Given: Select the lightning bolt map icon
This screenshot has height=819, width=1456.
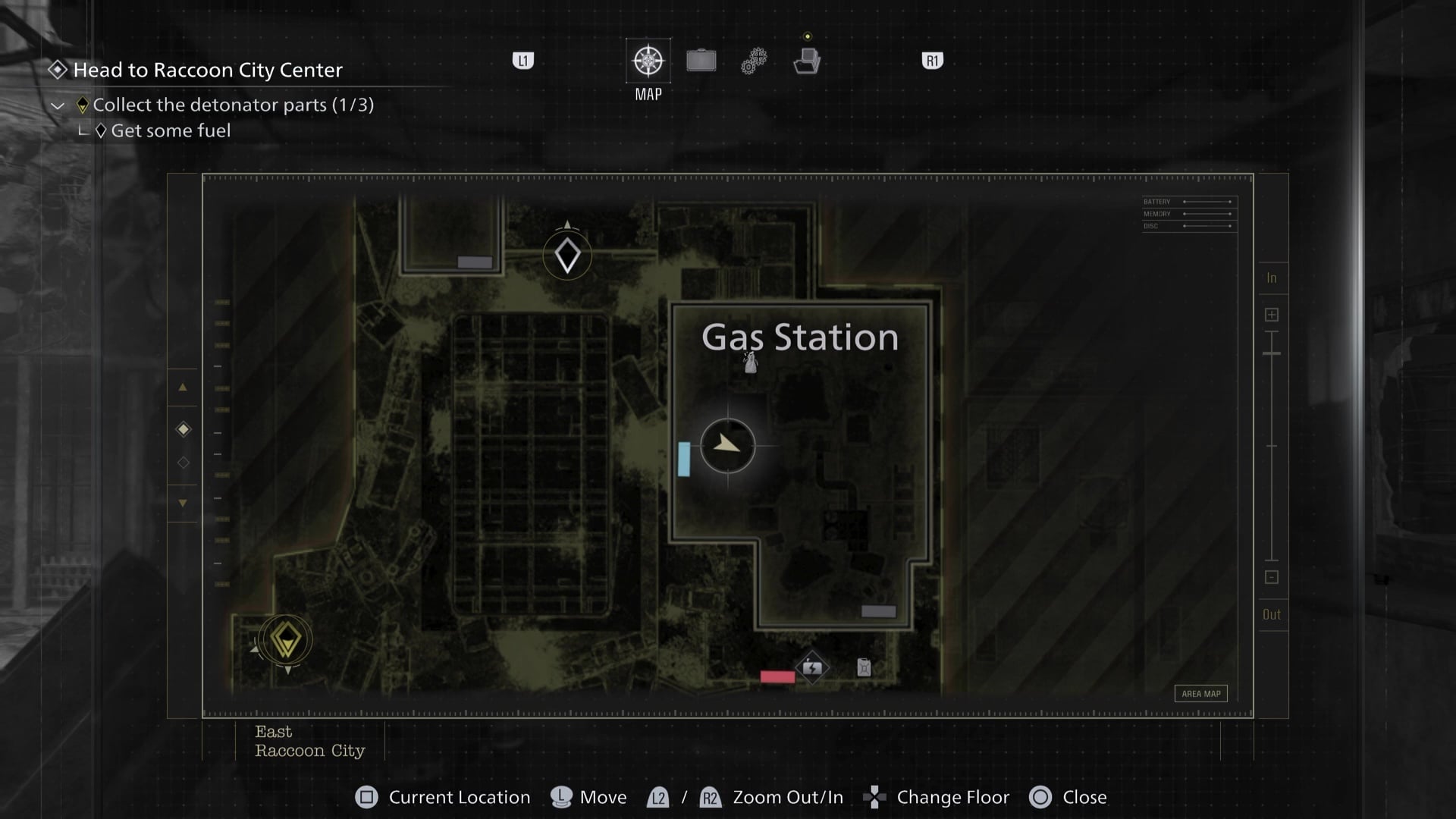Looking at the screenshot, I should [812, 668].
